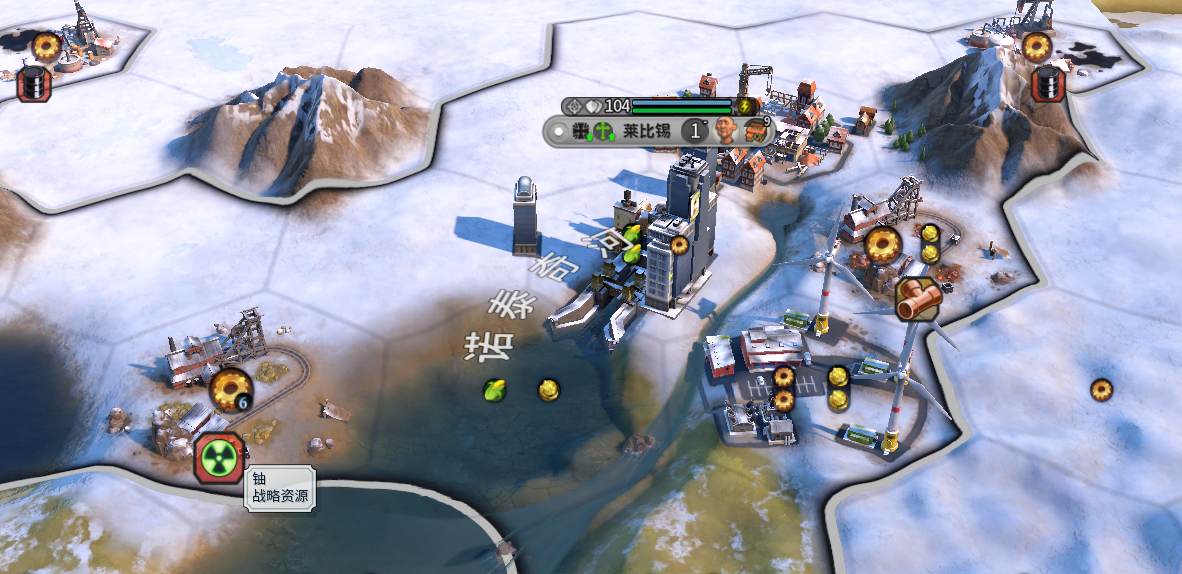
Task: Select the uranium strategic resource icon
Action: pyautogui.click(x=218, y=458)
